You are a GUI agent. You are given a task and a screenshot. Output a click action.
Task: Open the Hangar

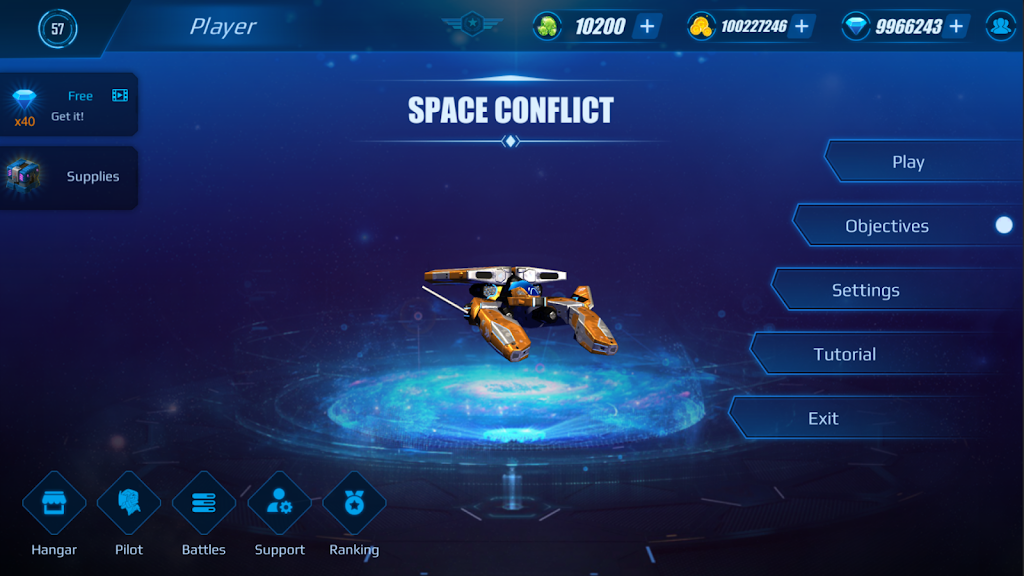(54, 503)
